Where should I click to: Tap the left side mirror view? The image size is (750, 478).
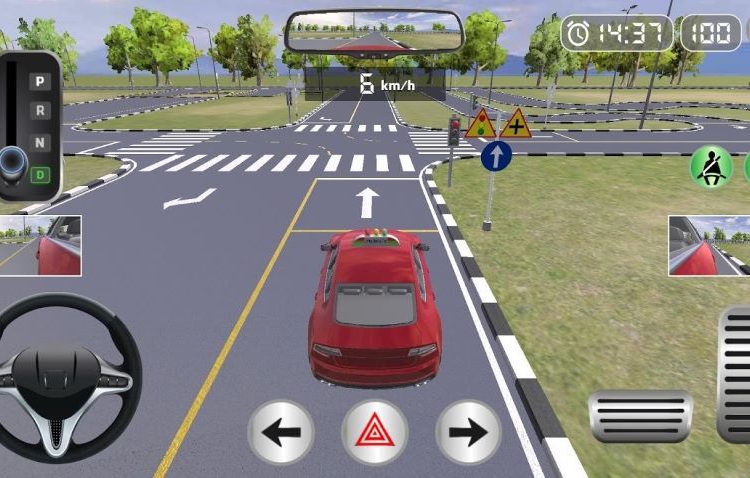pos(40,246)
